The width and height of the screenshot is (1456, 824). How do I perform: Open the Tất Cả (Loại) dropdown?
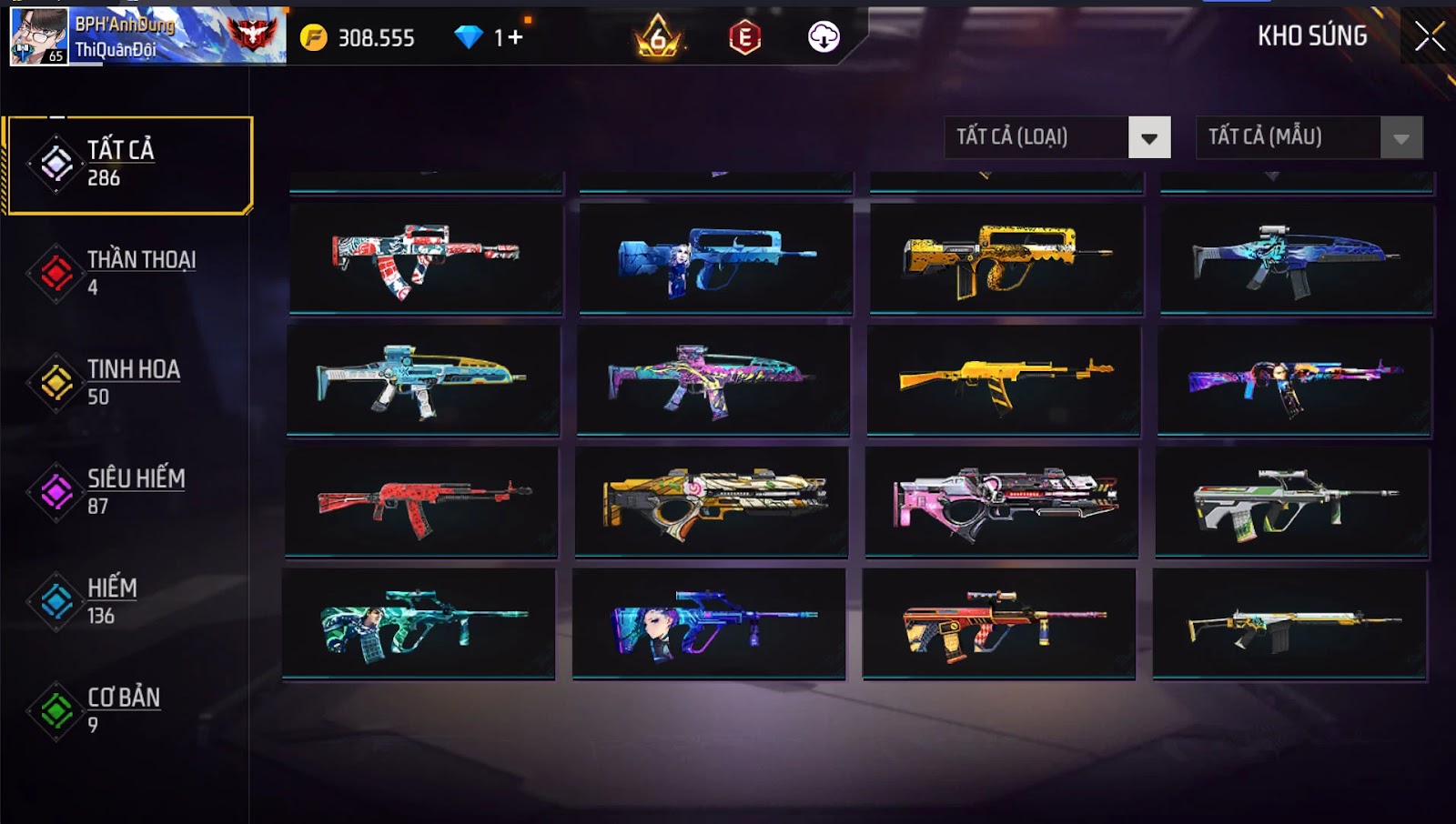pyautogui.click(x=1057, y=137)
